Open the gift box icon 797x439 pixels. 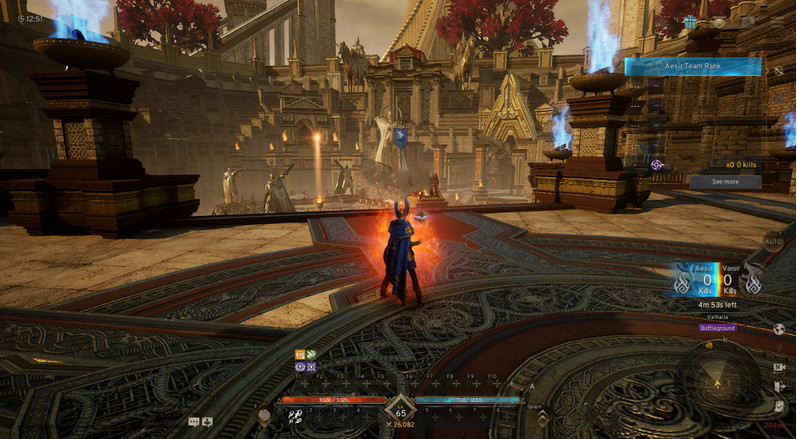tap(690, 21)
